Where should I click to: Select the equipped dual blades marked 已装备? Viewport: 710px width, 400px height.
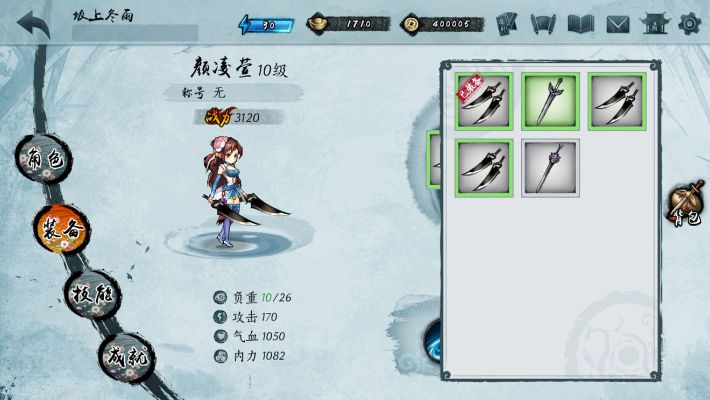coord(484,100)
